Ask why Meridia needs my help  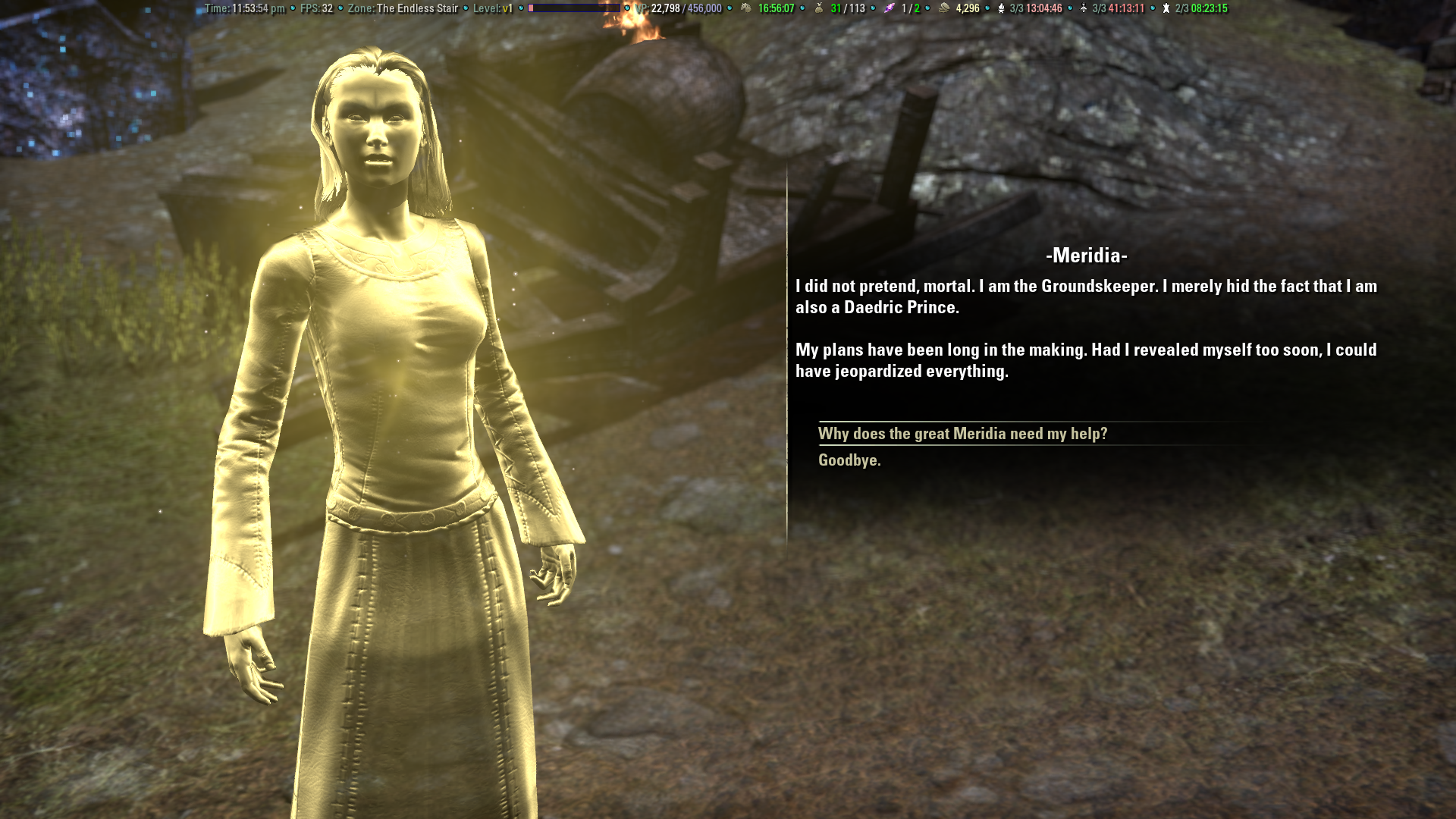[x=962, y=434]
